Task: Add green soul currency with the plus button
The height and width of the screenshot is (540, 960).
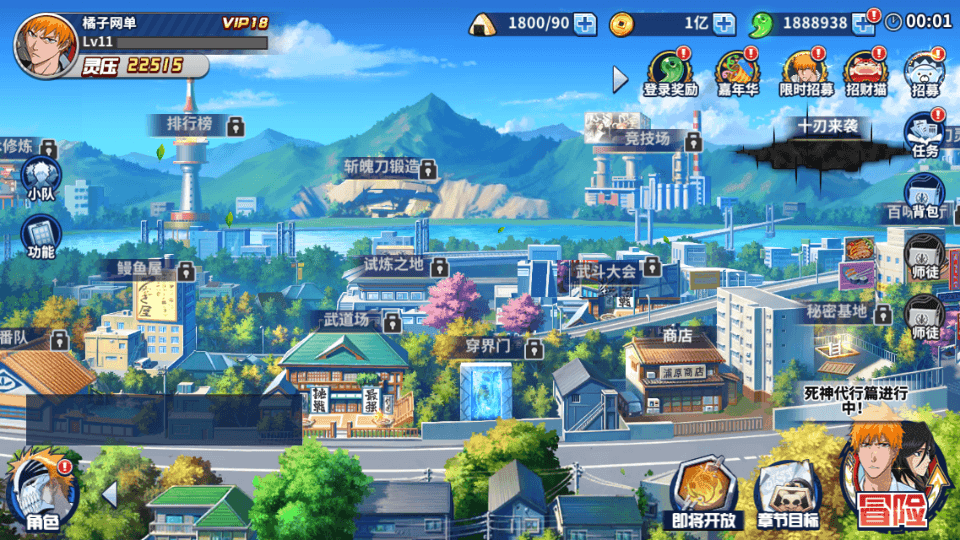Action: [862, 23]
